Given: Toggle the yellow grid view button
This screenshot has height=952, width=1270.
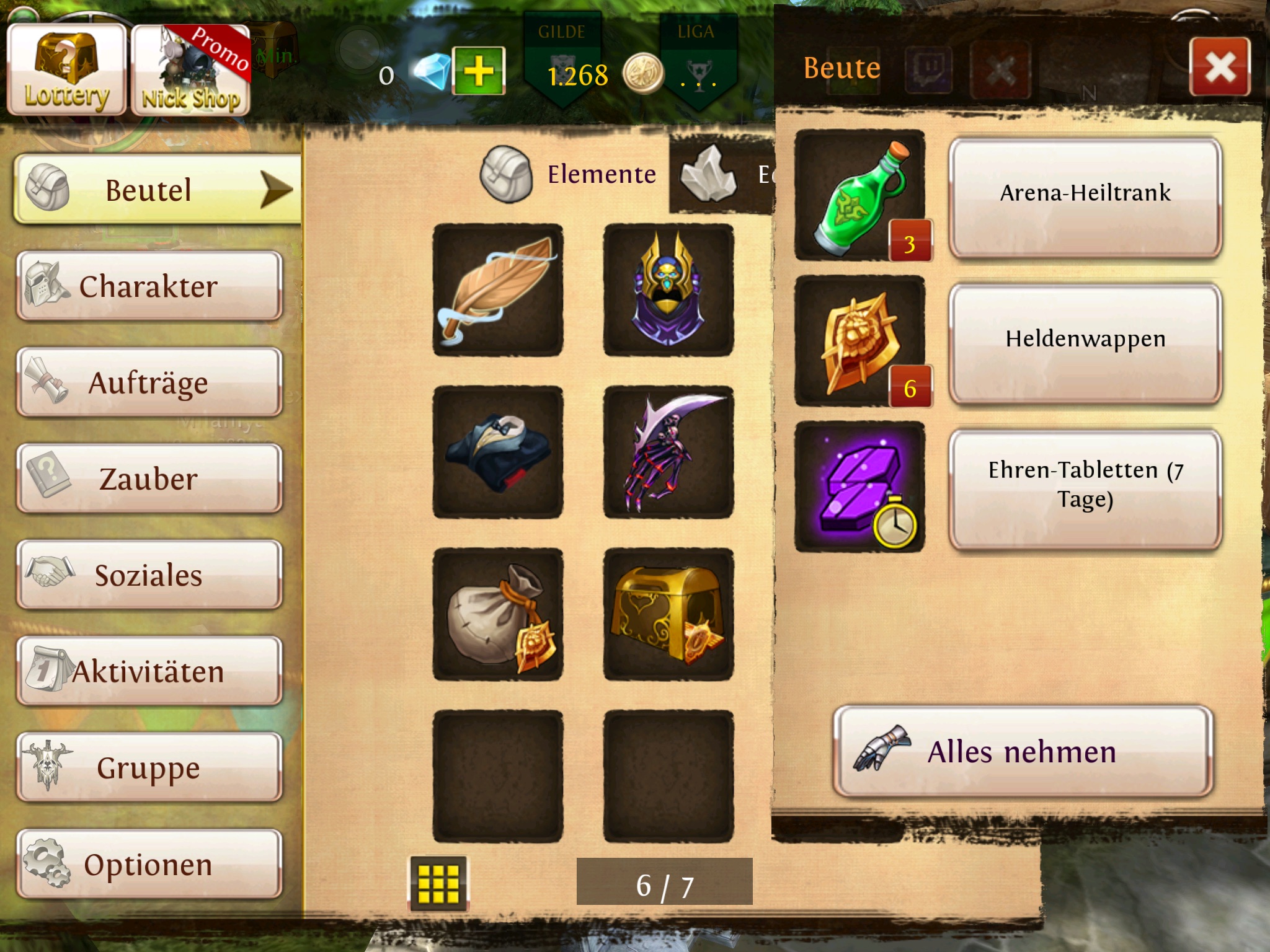Looking at the screenshot, I should [438, 883].
